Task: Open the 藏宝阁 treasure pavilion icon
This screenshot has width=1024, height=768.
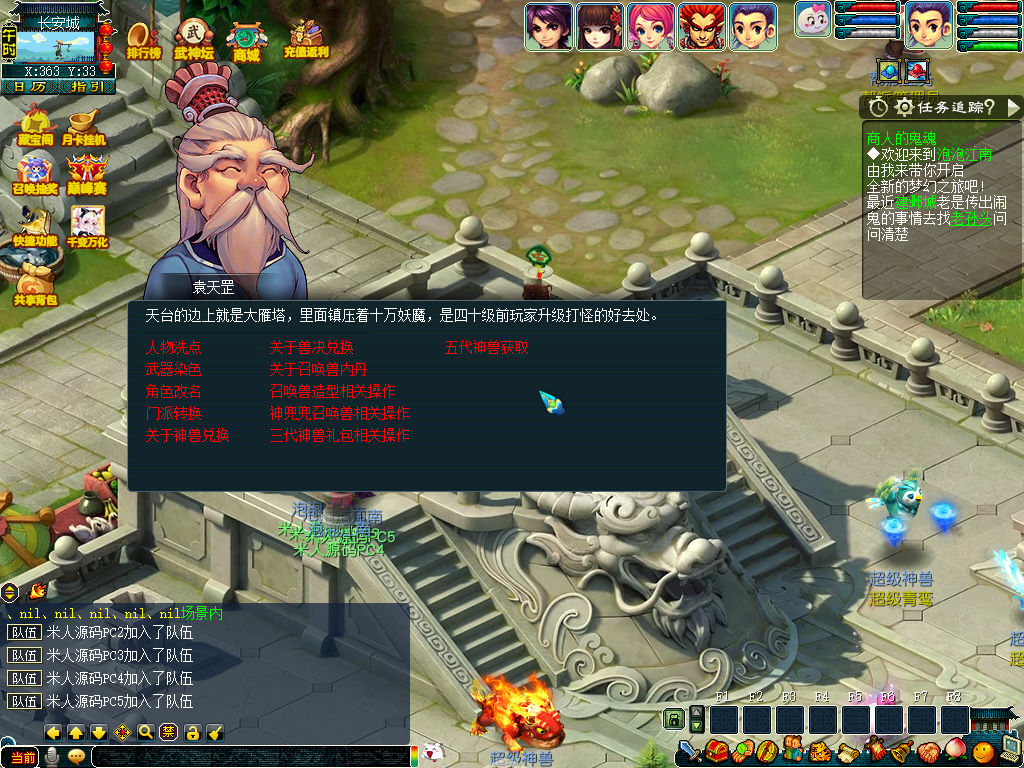Action: coord(34,126)
